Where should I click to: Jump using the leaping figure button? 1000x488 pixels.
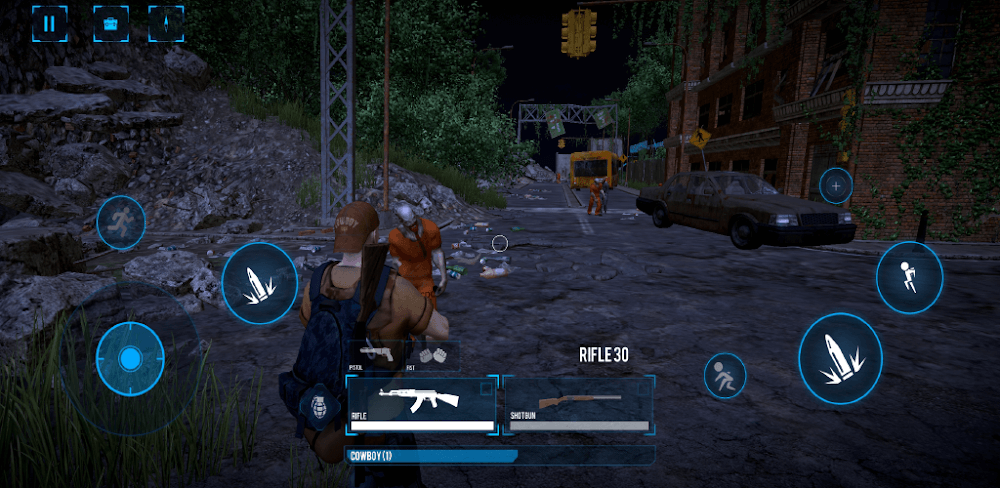point(909,277)
